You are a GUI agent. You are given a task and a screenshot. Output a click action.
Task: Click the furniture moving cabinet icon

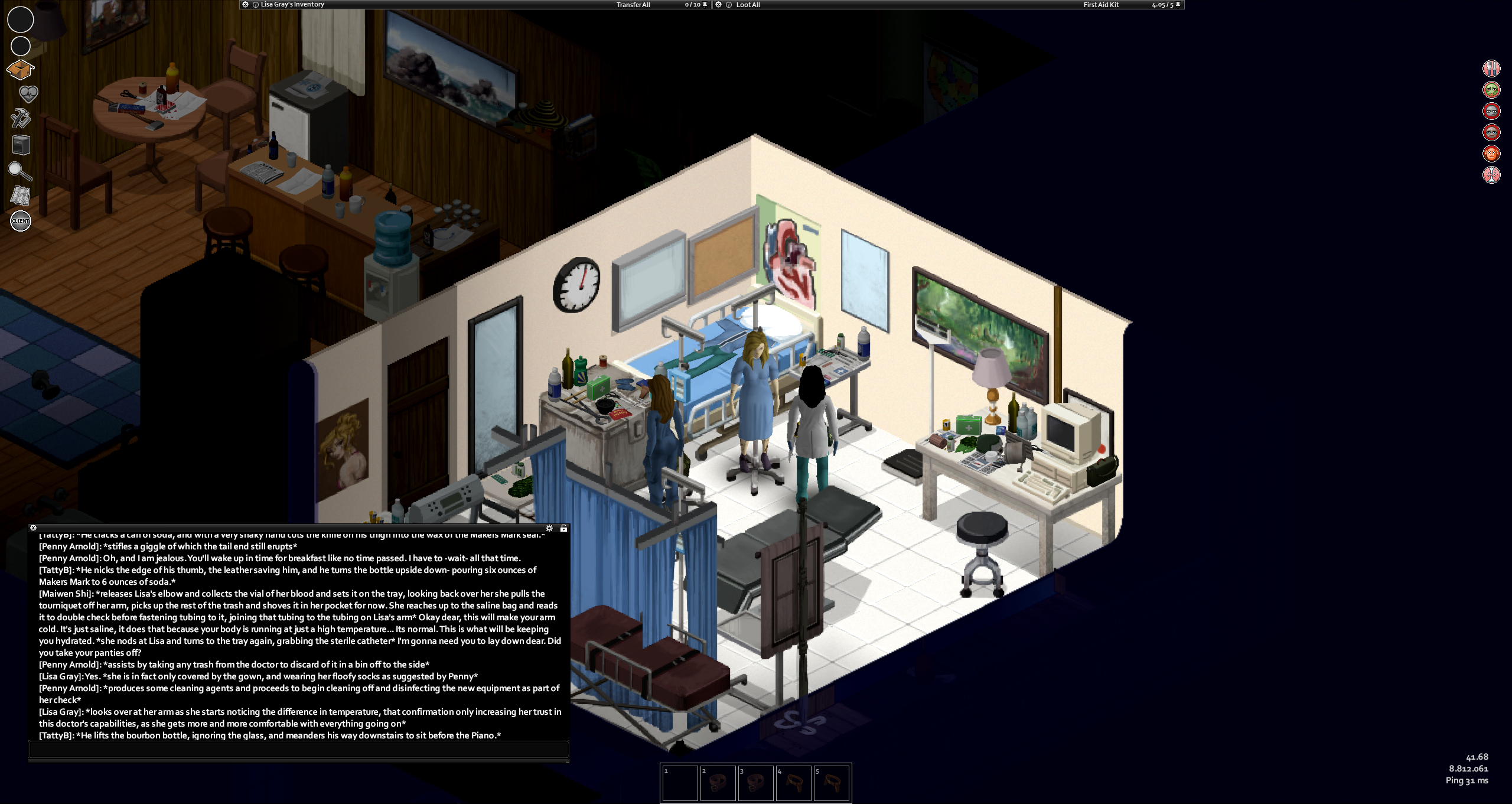click(21, 145)
